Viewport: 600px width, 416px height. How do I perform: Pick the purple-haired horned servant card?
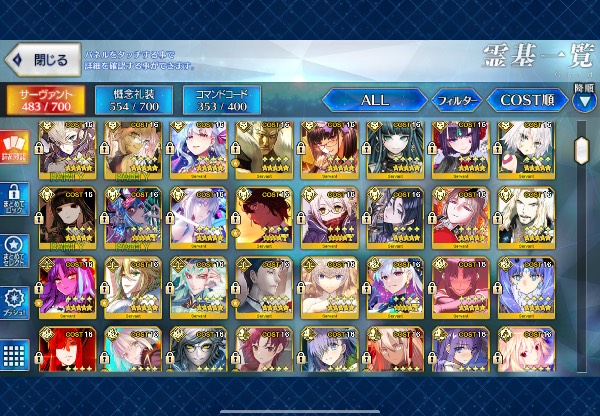coord(461,148)
